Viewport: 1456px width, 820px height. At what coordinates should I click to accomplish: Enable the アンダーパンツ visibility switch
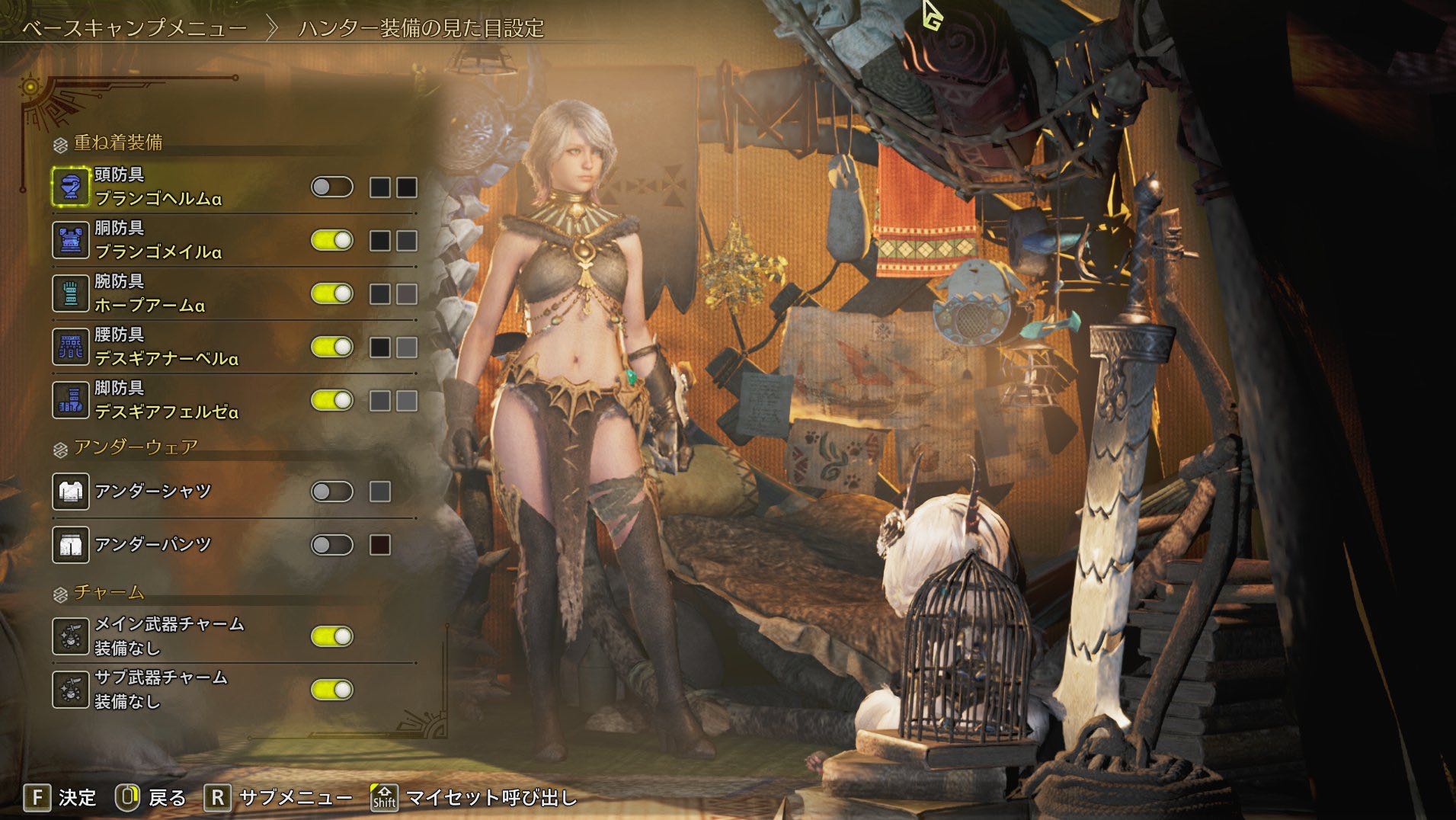point(332,545)
